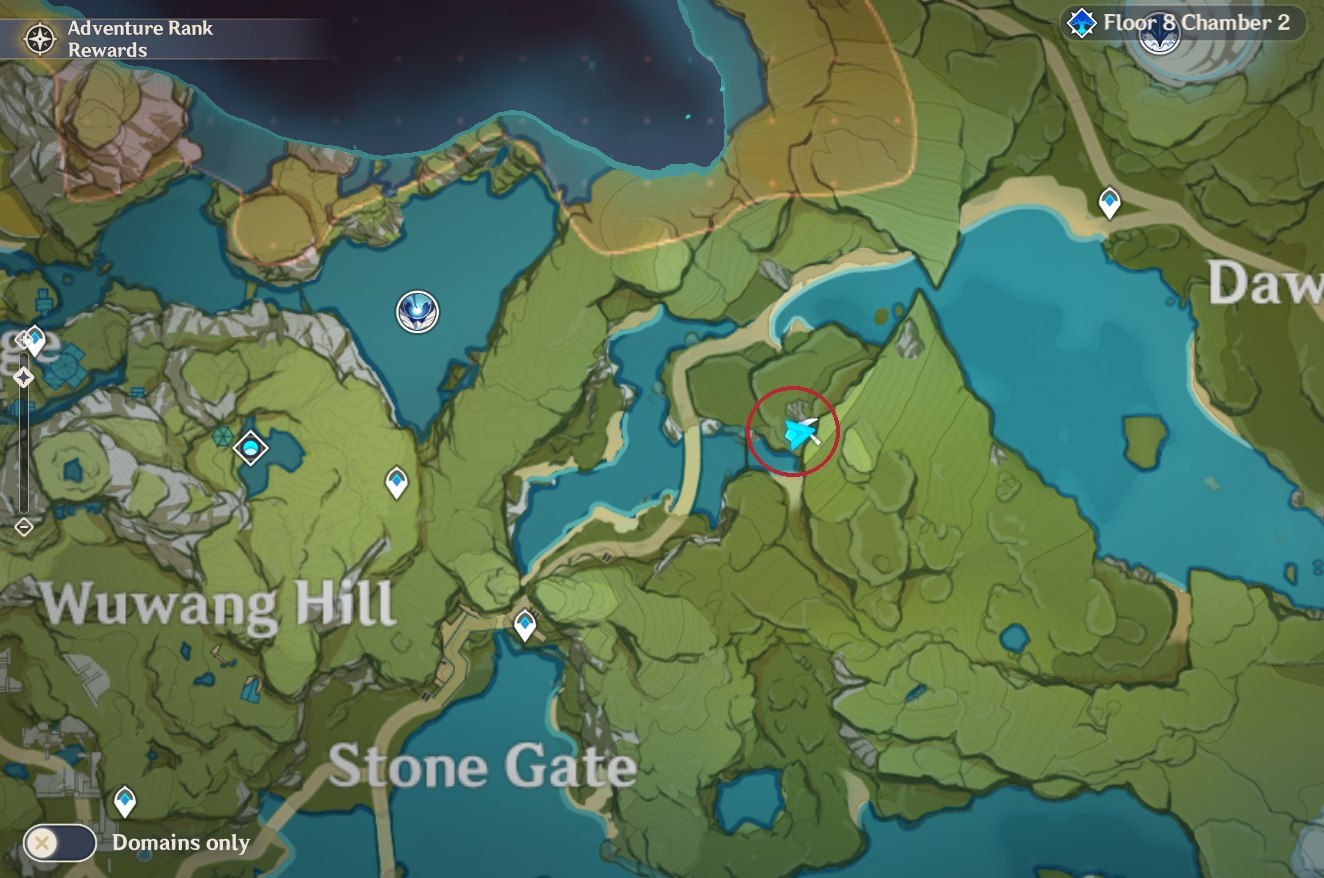Click the star handle on the zoom slider
Viewport: 1324px width, 878px height.
pyautogui.click(x=23, y=377)
